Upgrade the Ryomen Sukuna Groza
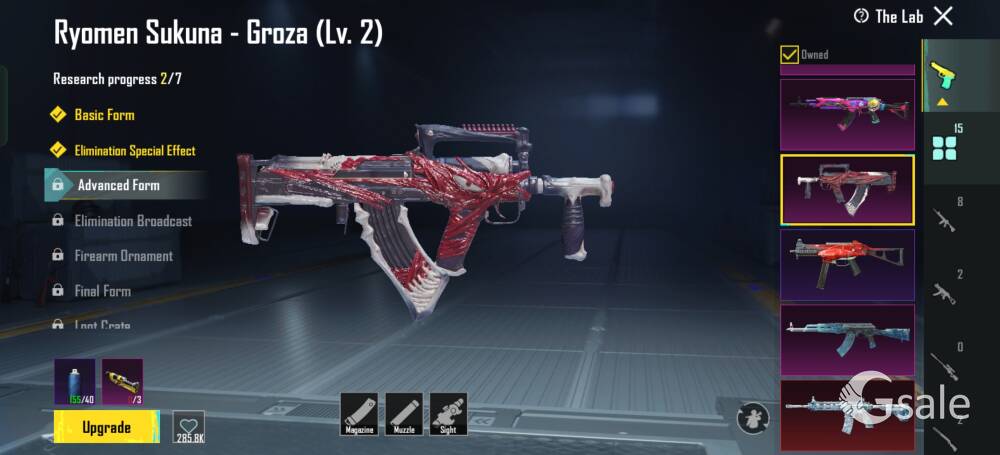 point(106,428)
